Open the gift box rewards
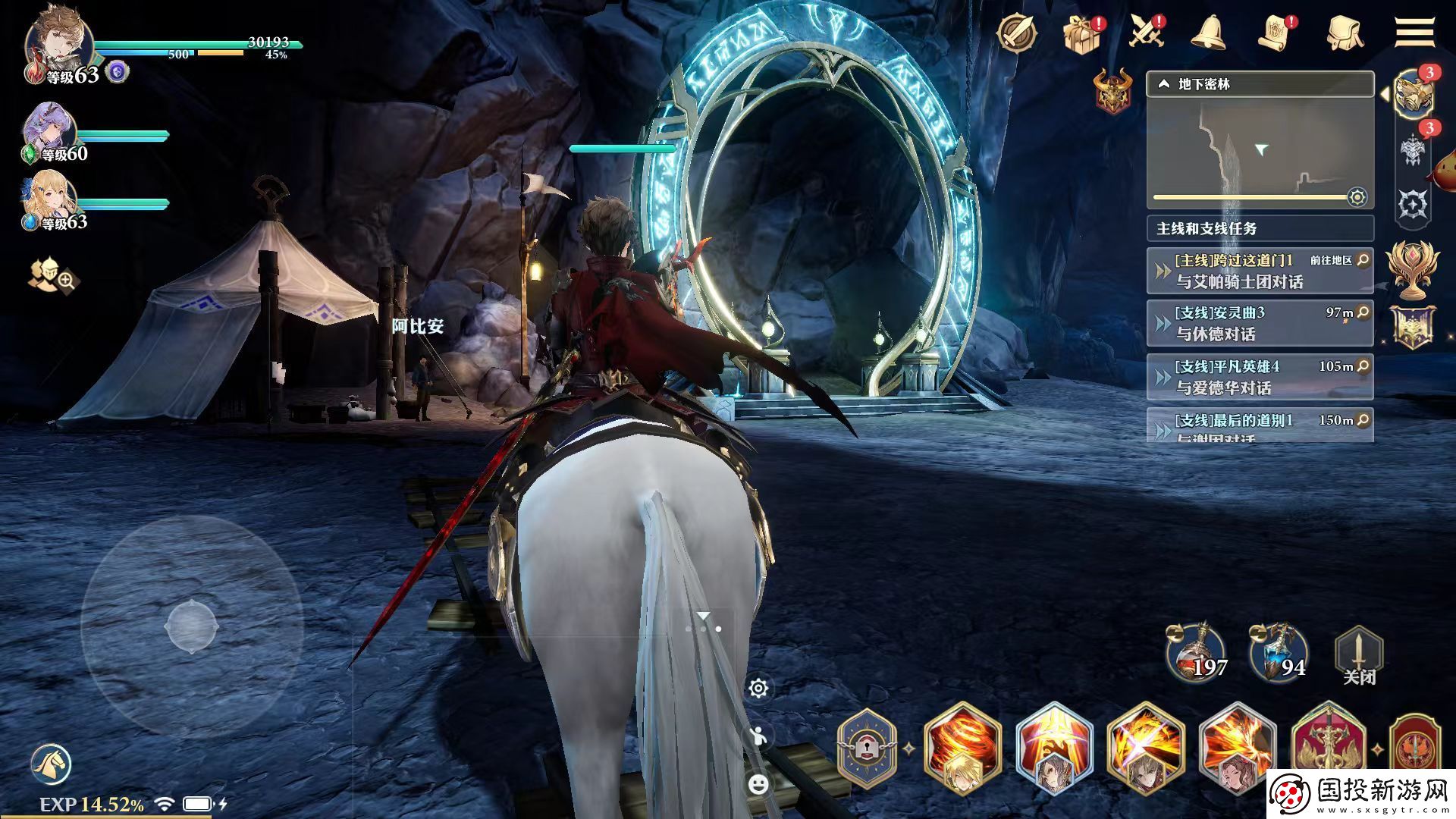The width and height of the screenshot is (1456, 819). point(1082,33)
